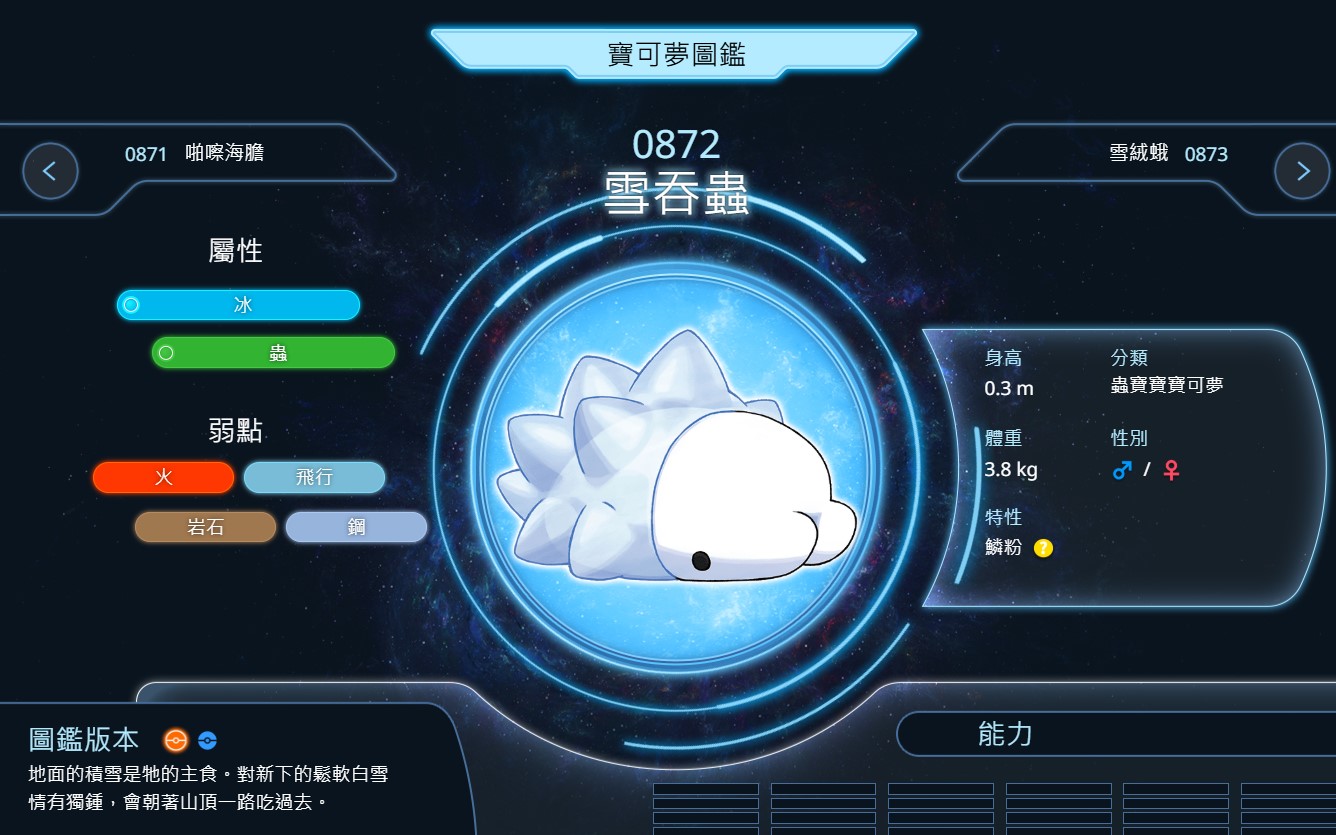Switch to the orange Poké Ball version

tap(176, 741)
